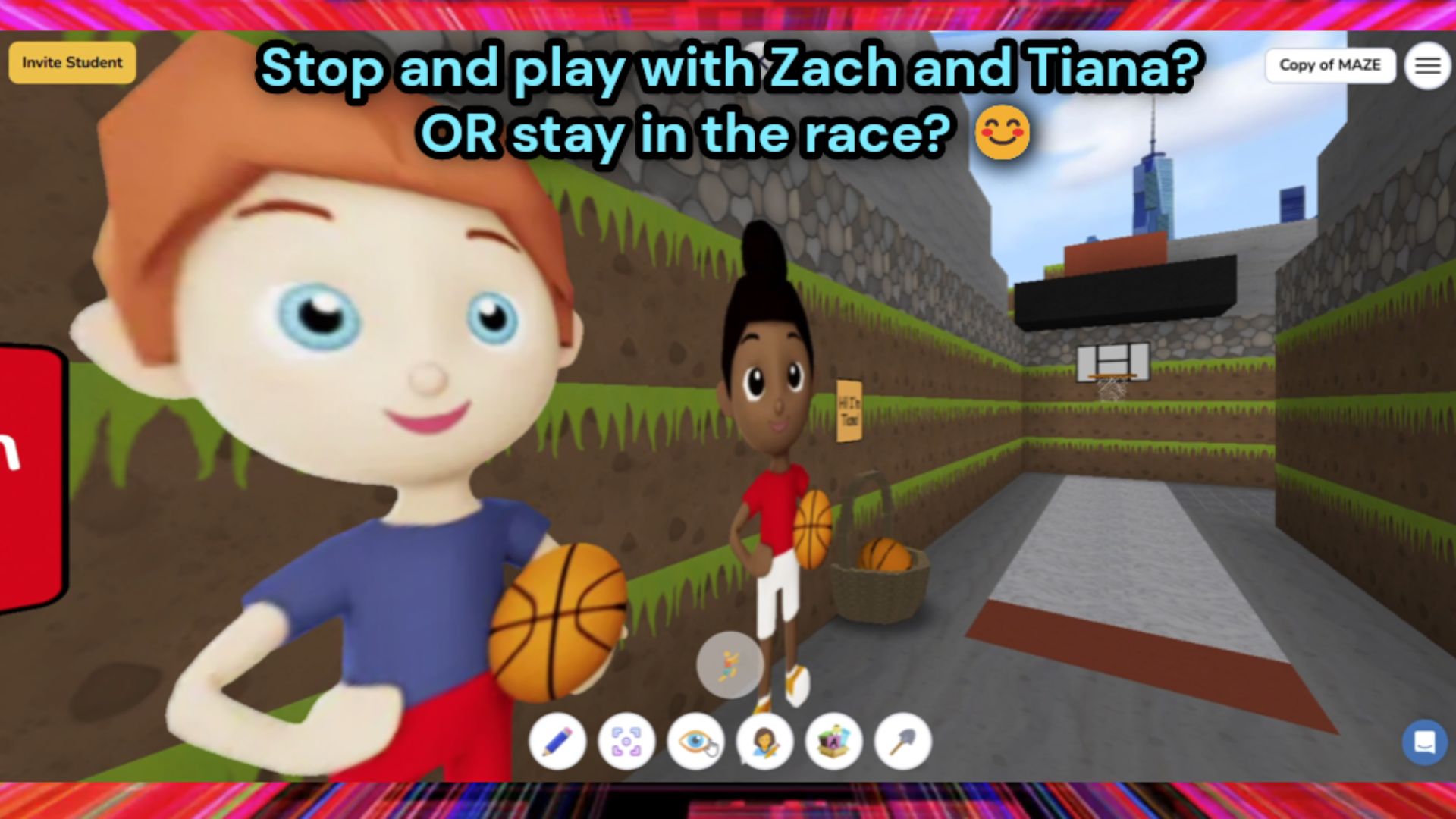Click the running animation icon above Tiana
The width and height of the screenshot is (1456, 819).
click(729, 665)
